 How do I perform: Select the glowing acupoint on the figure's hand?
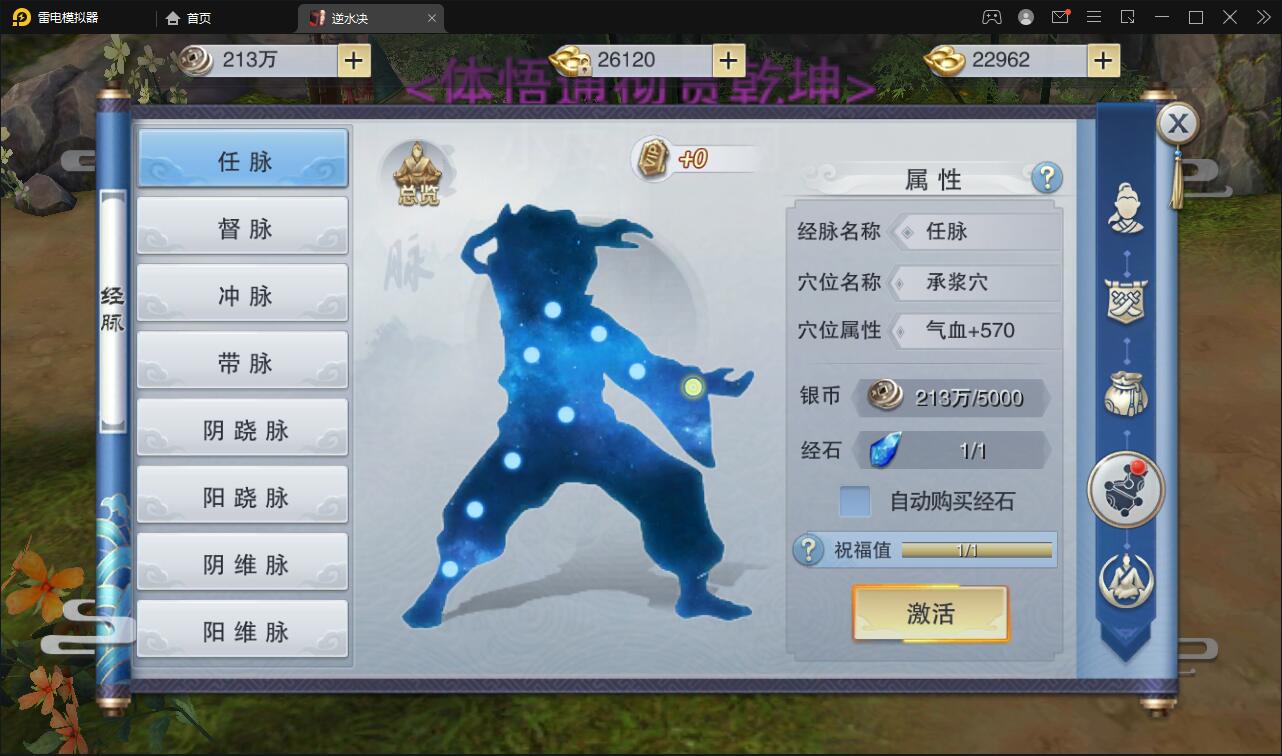691,385
